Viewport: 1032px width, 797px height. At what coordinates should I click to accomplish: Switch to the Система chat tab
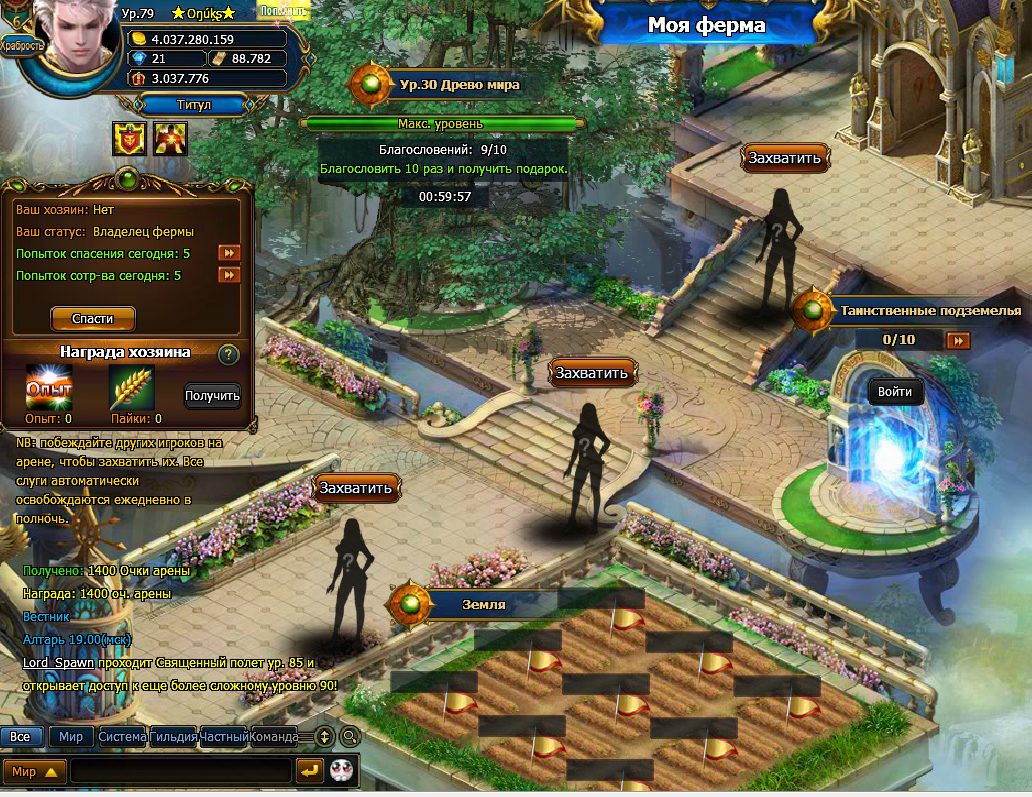(x=122, y=737)
